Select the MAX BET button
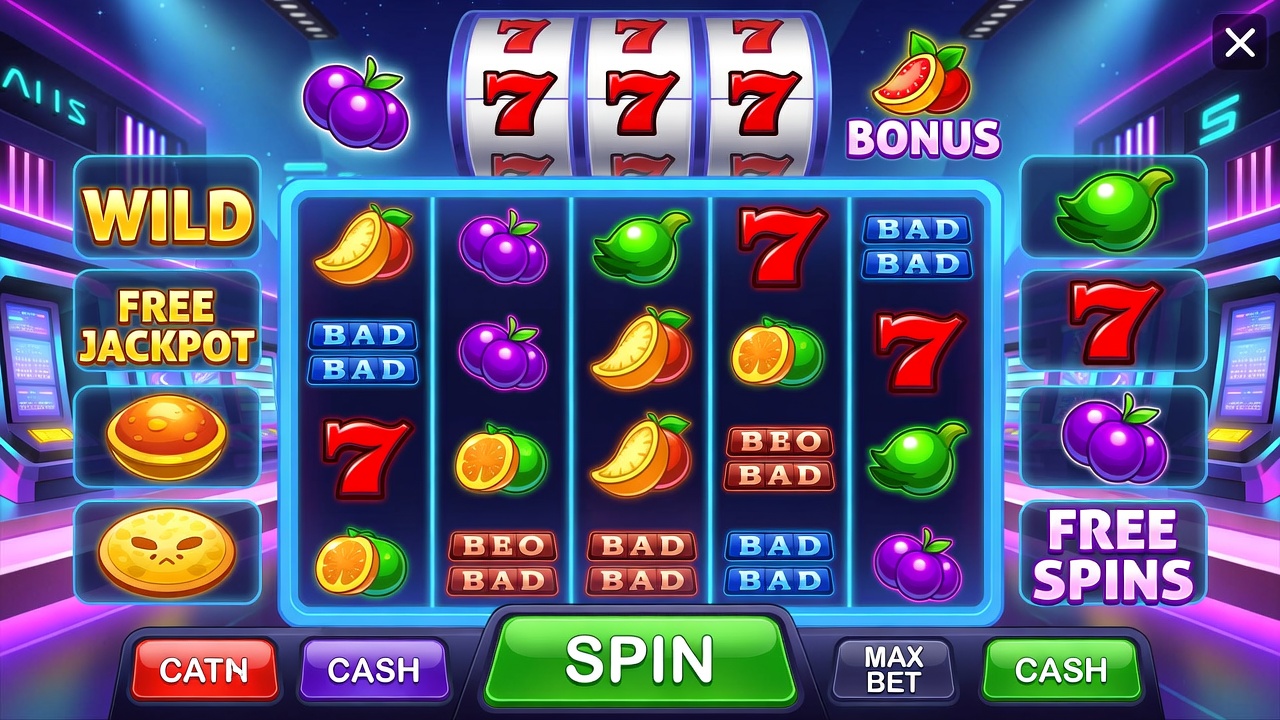The image size is (1280, 720). click(x=893, y=669)
